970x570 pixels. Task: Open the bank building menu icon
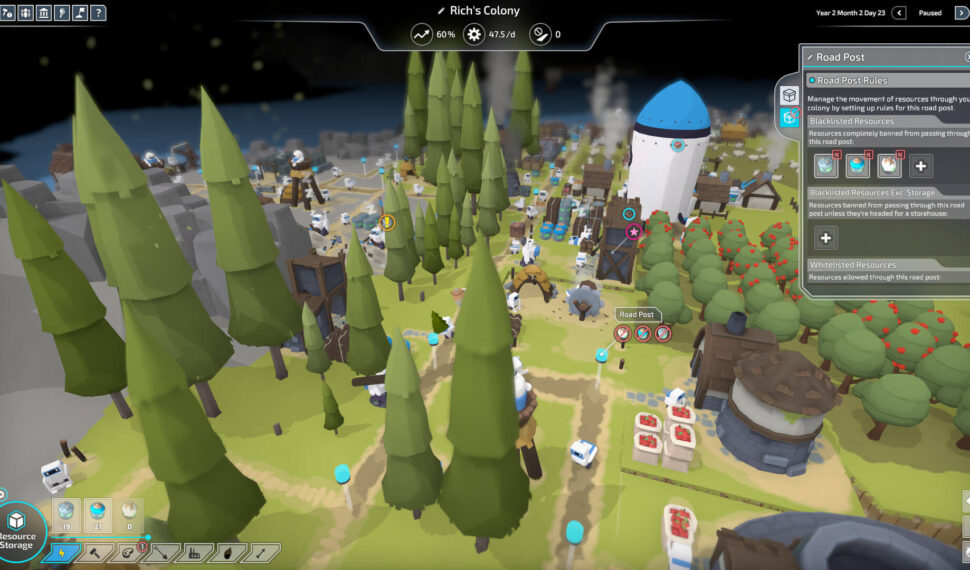click(45, 12)
